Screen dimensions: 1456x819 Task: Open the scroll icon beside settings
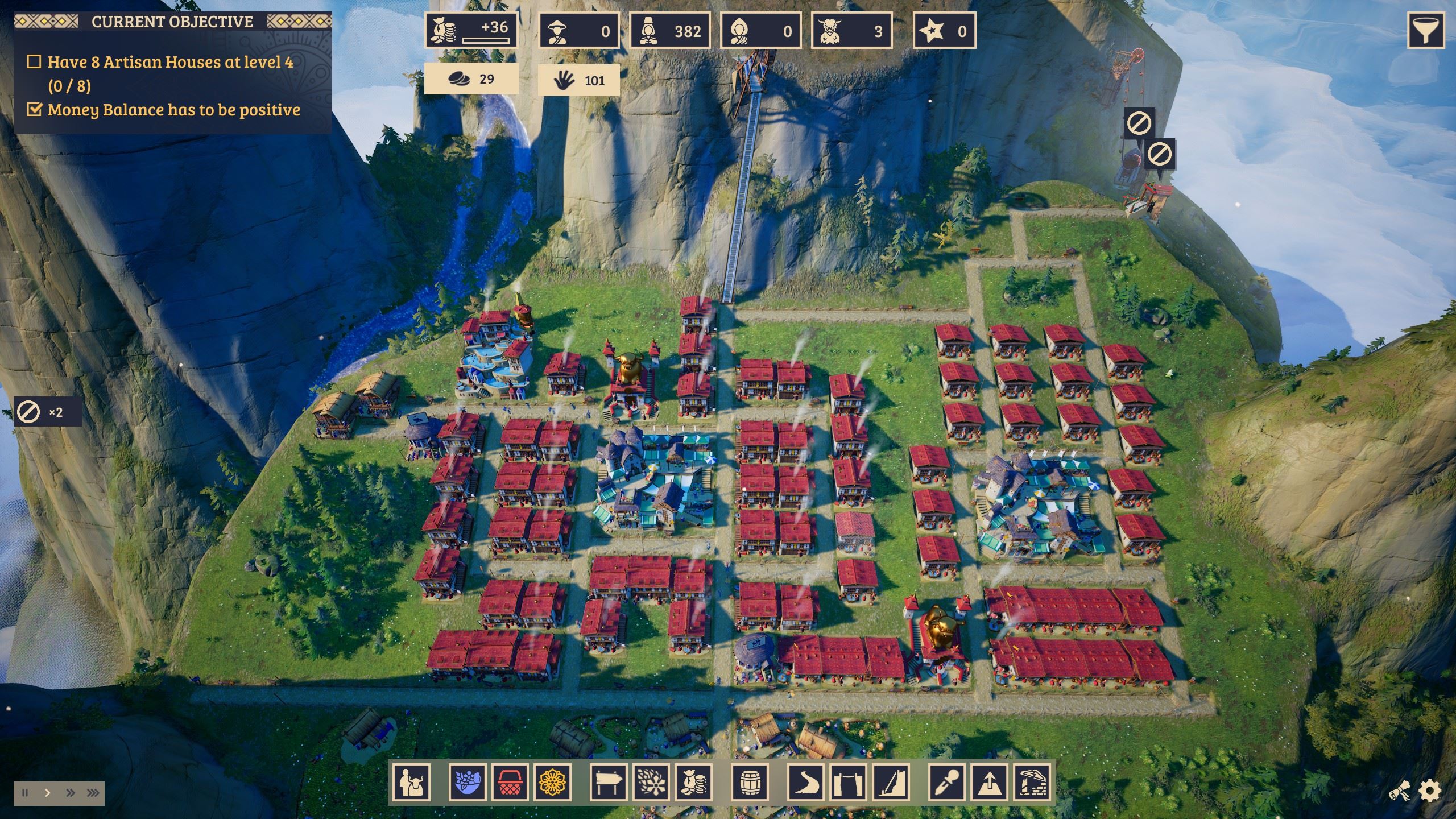(1400, 791)
